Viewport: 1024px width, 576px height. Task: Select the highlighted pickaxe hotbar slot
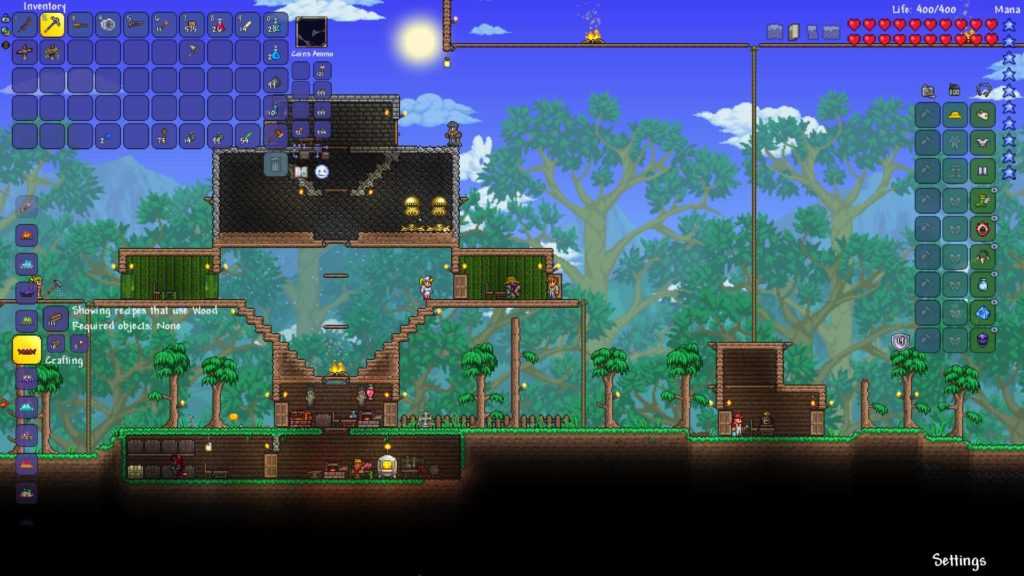pos(52,25)
